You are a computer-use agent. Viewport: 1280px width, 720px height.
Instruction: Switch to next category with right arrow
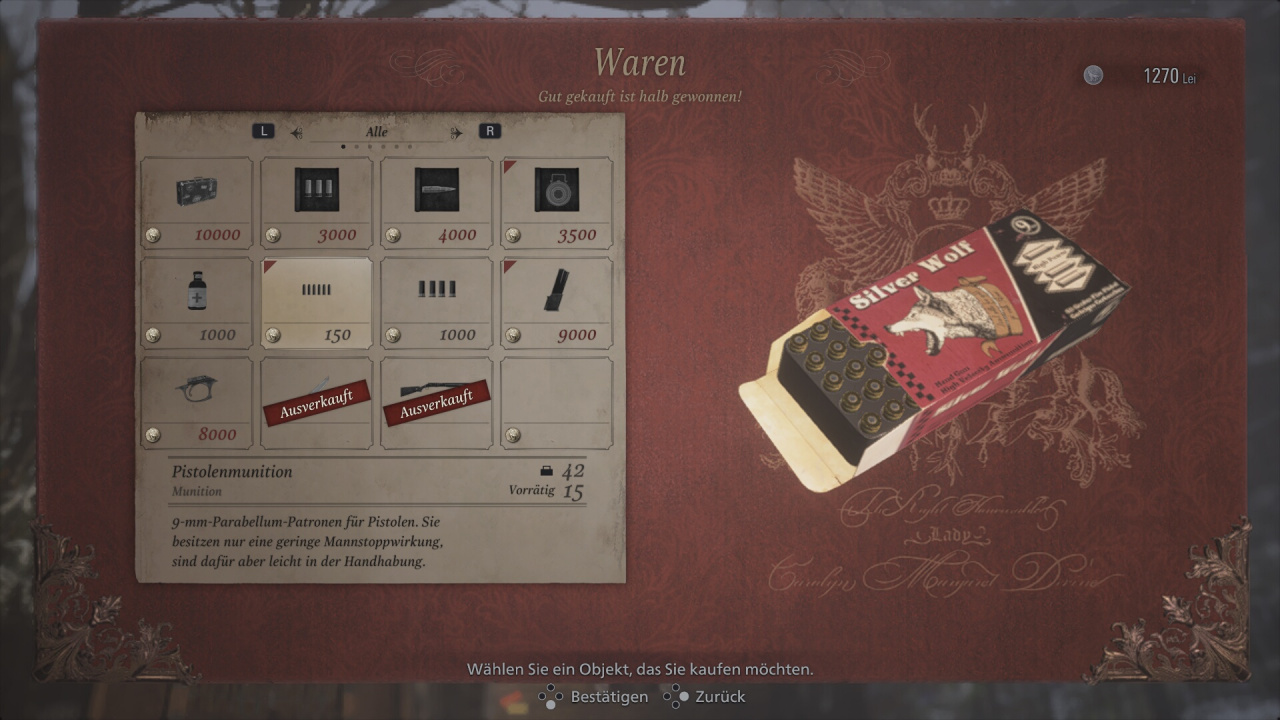click(x=457, y=132)
